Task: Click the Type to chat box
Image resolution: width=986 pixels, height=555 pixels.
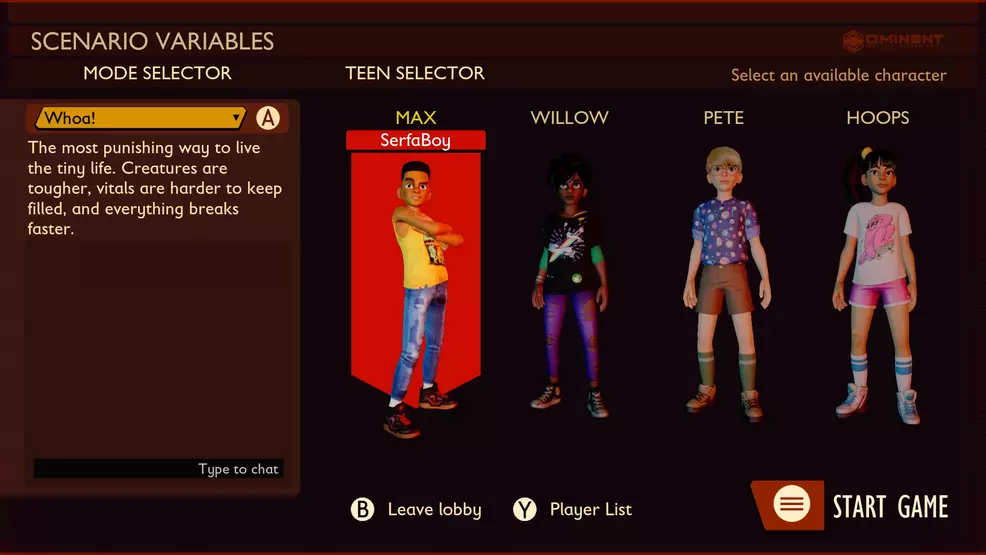Action: [x=158, y=469]
